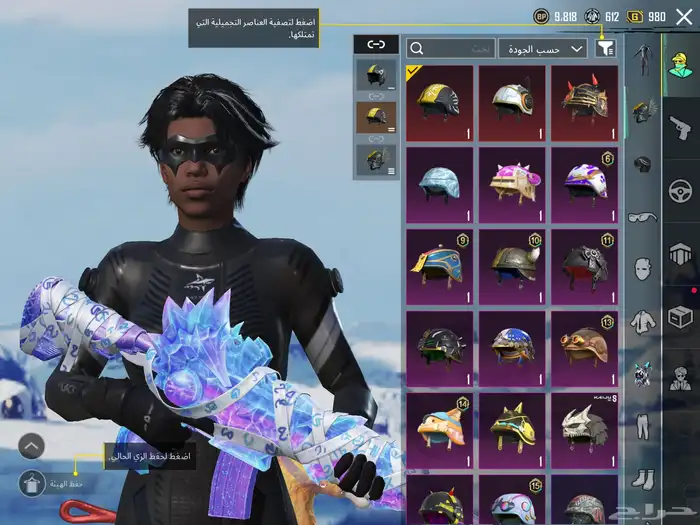
Task: Show the glasses subcategory
Action: pyautogui.click(x=642, y=216)
